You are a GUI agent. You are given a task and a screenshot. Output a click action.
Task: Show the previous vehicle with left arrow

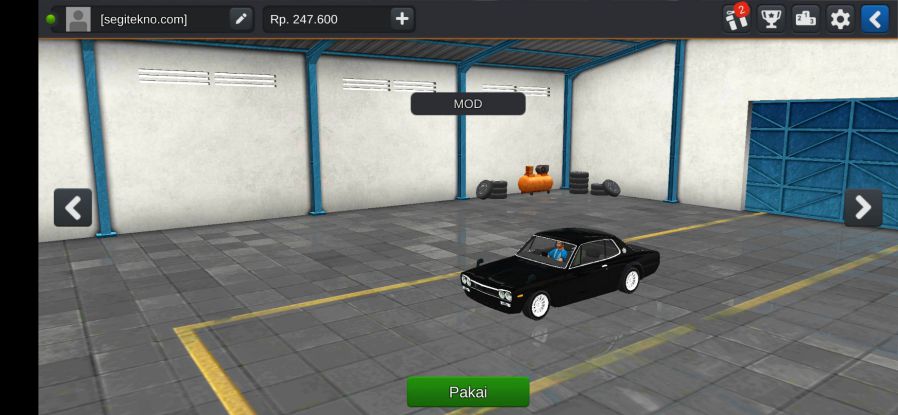73,208
